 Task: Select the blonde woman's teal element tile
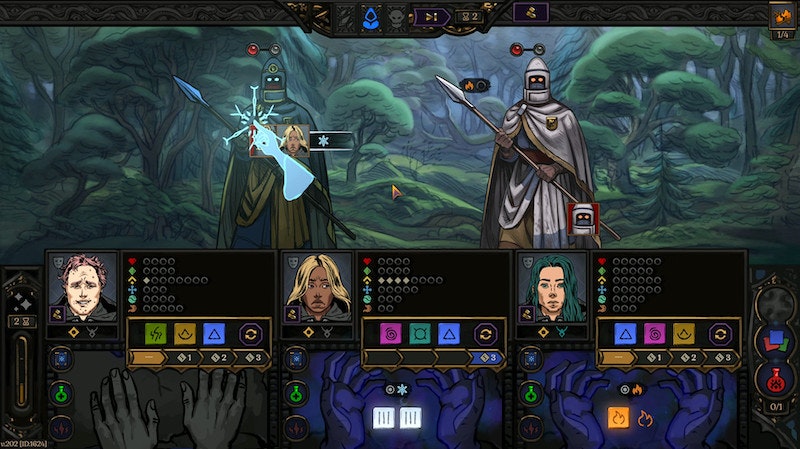(420, 334)
